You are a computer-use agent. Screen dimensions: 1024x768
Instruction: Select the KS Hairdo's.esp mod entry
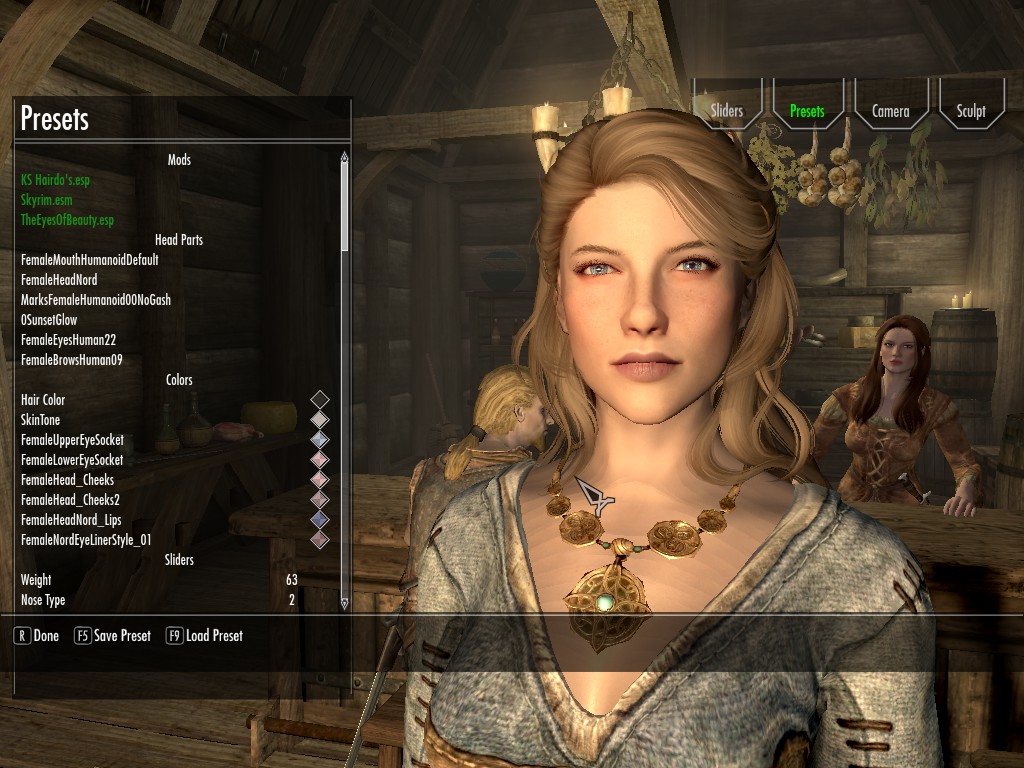tap(61, 180)
